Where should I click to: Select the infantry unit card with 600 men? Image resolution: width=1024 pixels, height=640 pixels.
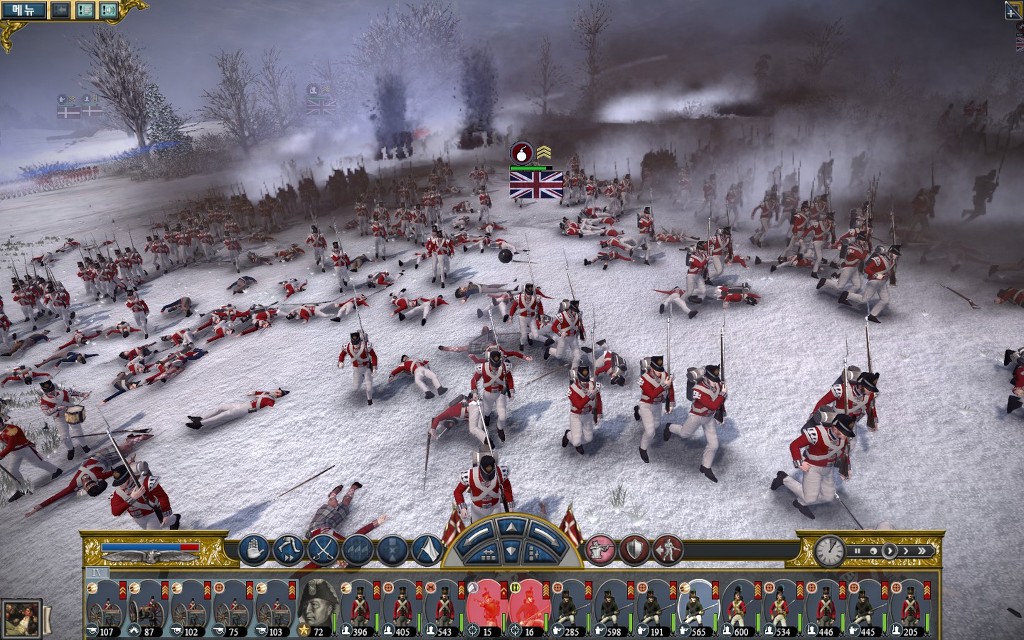click(738, 606)
